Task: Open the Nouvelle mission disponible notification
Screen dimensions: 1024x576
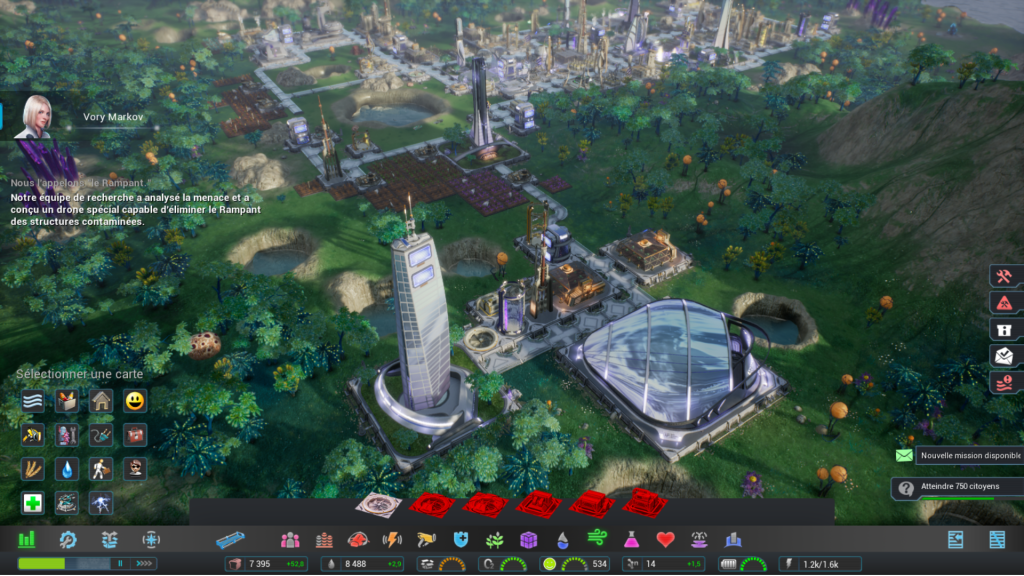Action: tap(956, 456)
